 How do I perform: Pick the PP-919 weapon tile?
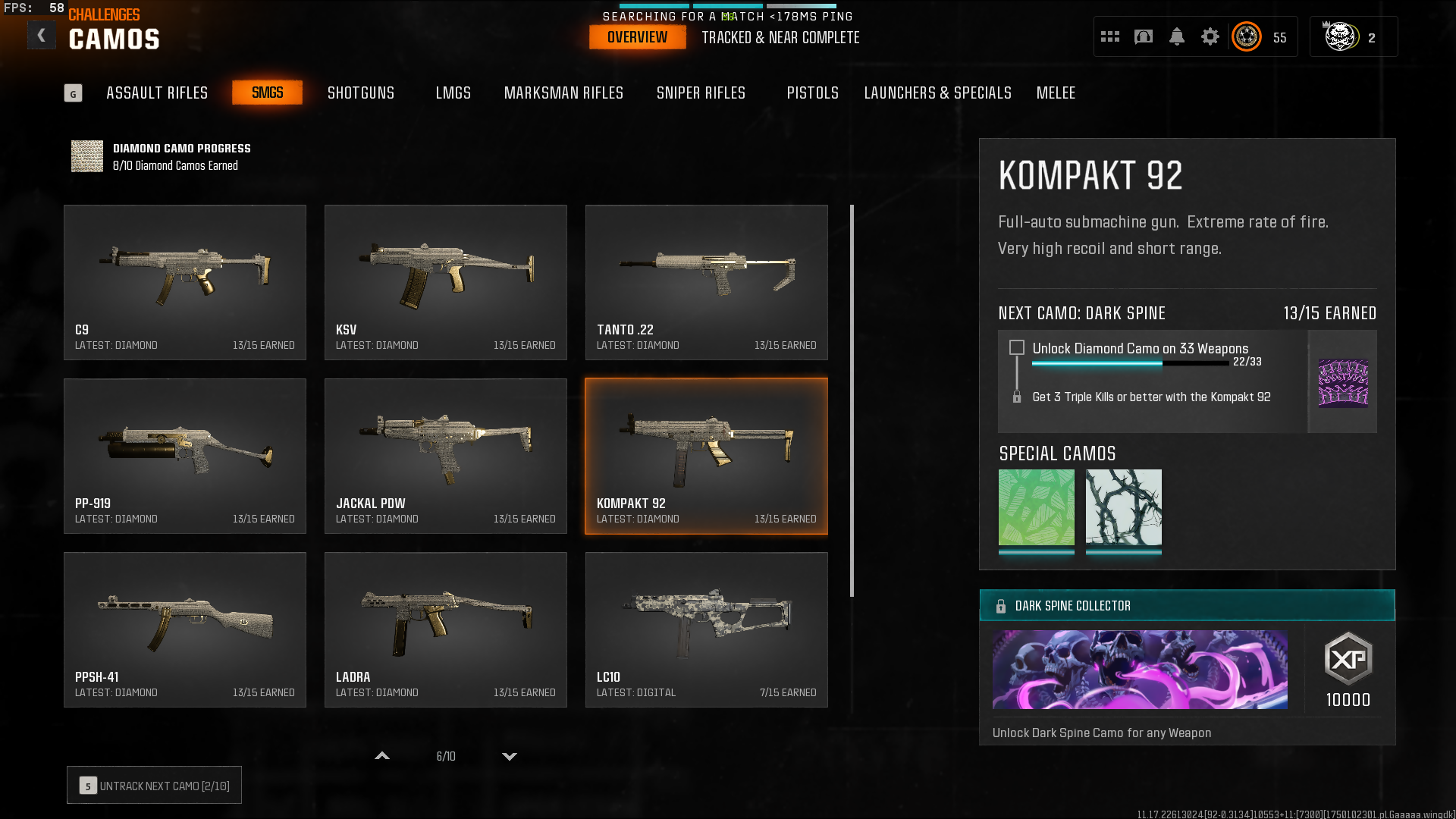[185, 456]
